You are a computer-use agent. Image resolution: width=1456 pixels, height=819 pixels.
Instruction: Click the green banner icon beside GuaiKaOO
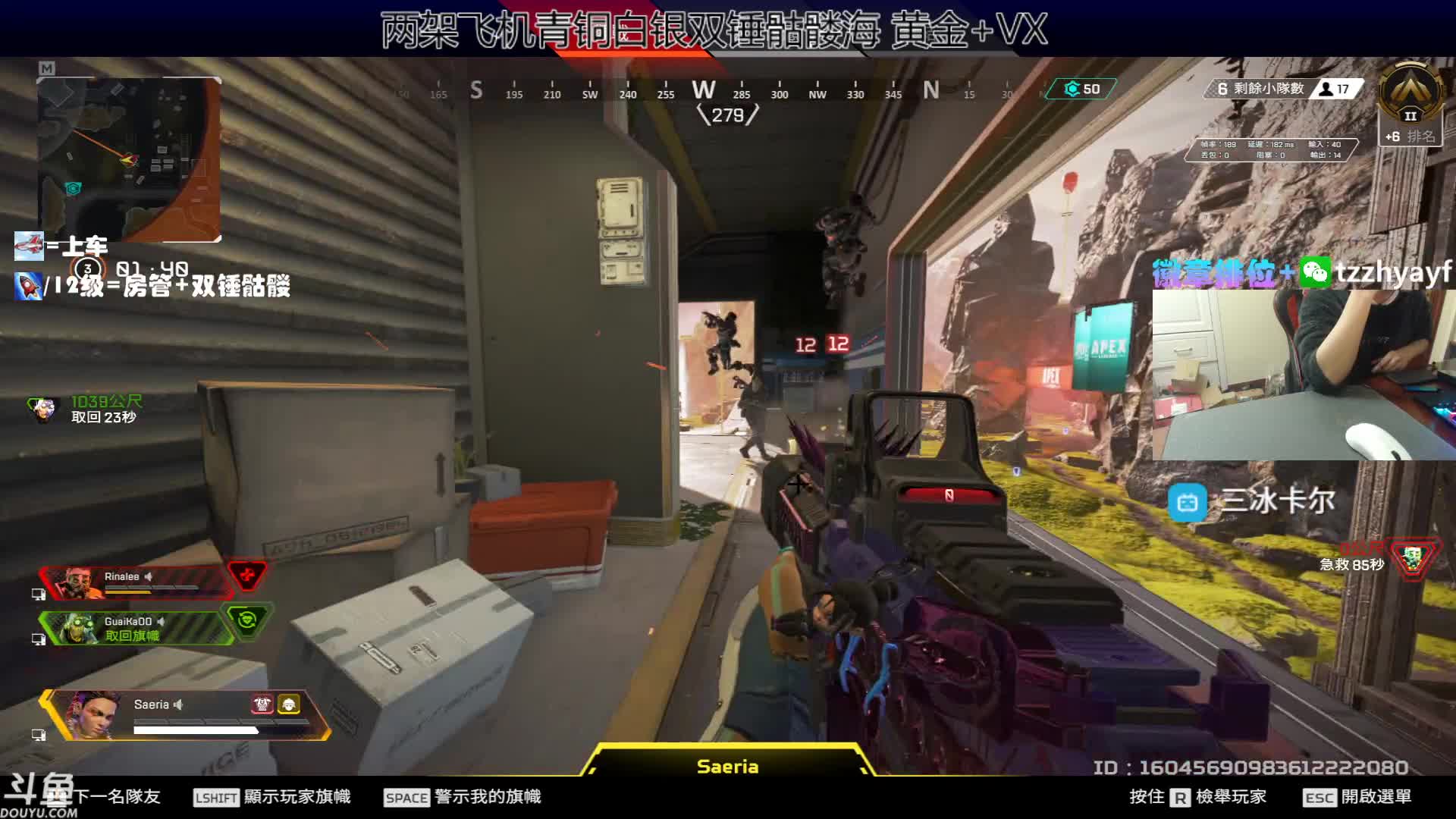pyautogui.click(x=246, y=620)
